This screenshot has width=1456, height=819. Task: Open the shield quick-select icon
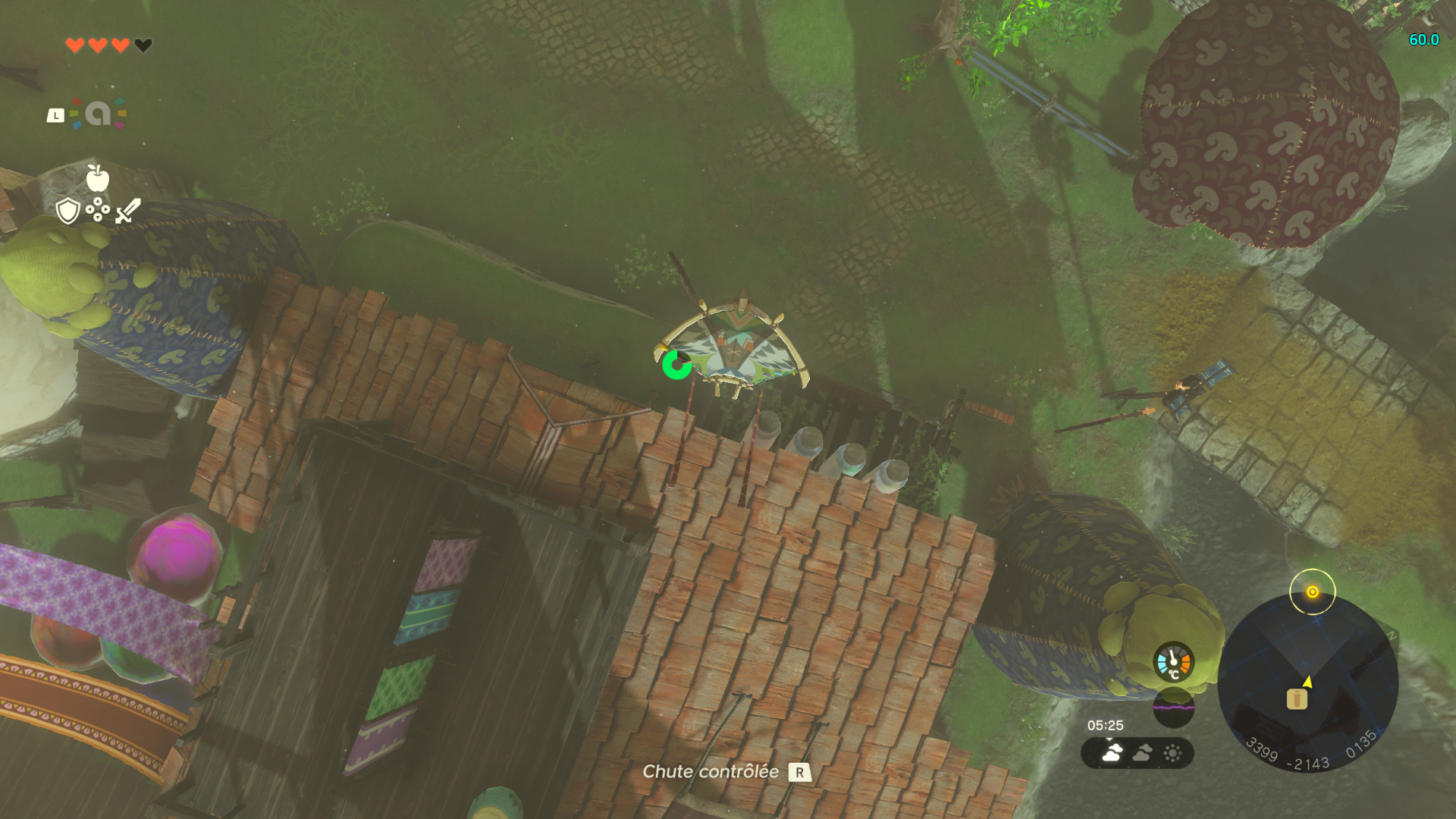[x=68, y=210]
